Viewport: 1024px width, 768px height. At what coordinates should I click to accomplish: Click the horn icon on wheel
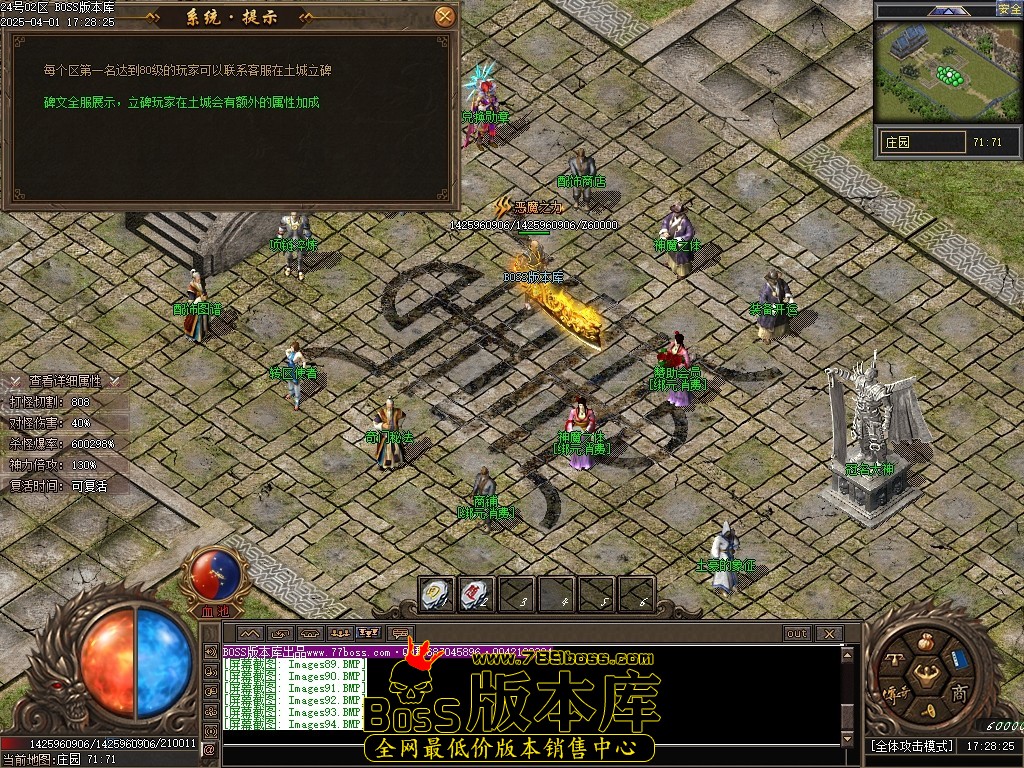click(926, 709)
